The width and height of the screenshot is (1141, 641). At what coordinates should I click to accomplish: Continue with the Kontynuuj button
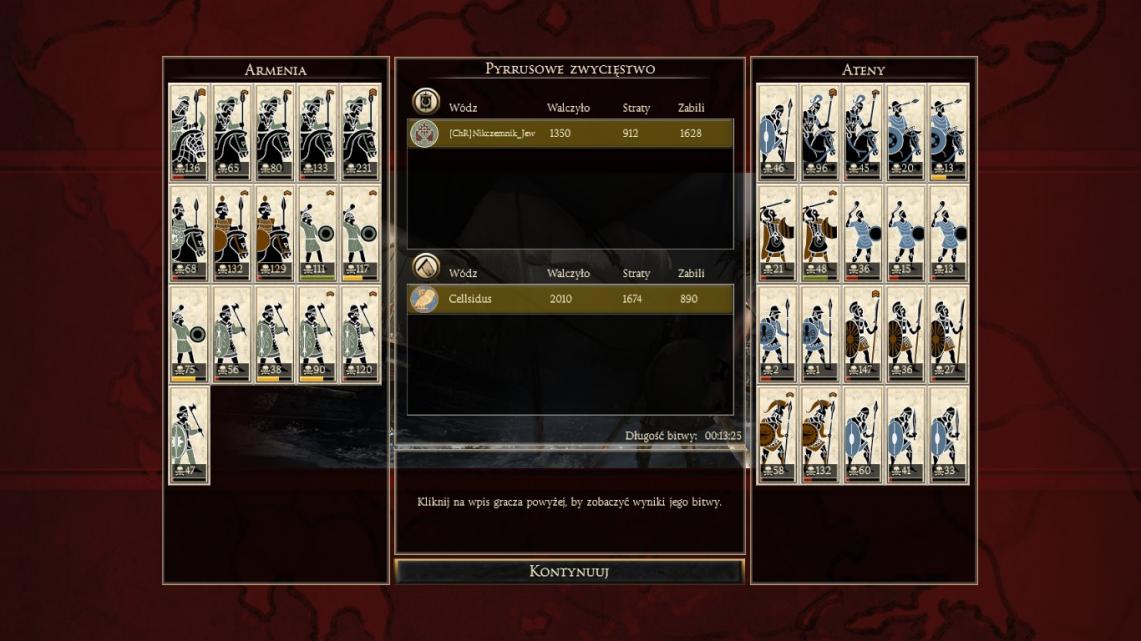coord(569,572)
